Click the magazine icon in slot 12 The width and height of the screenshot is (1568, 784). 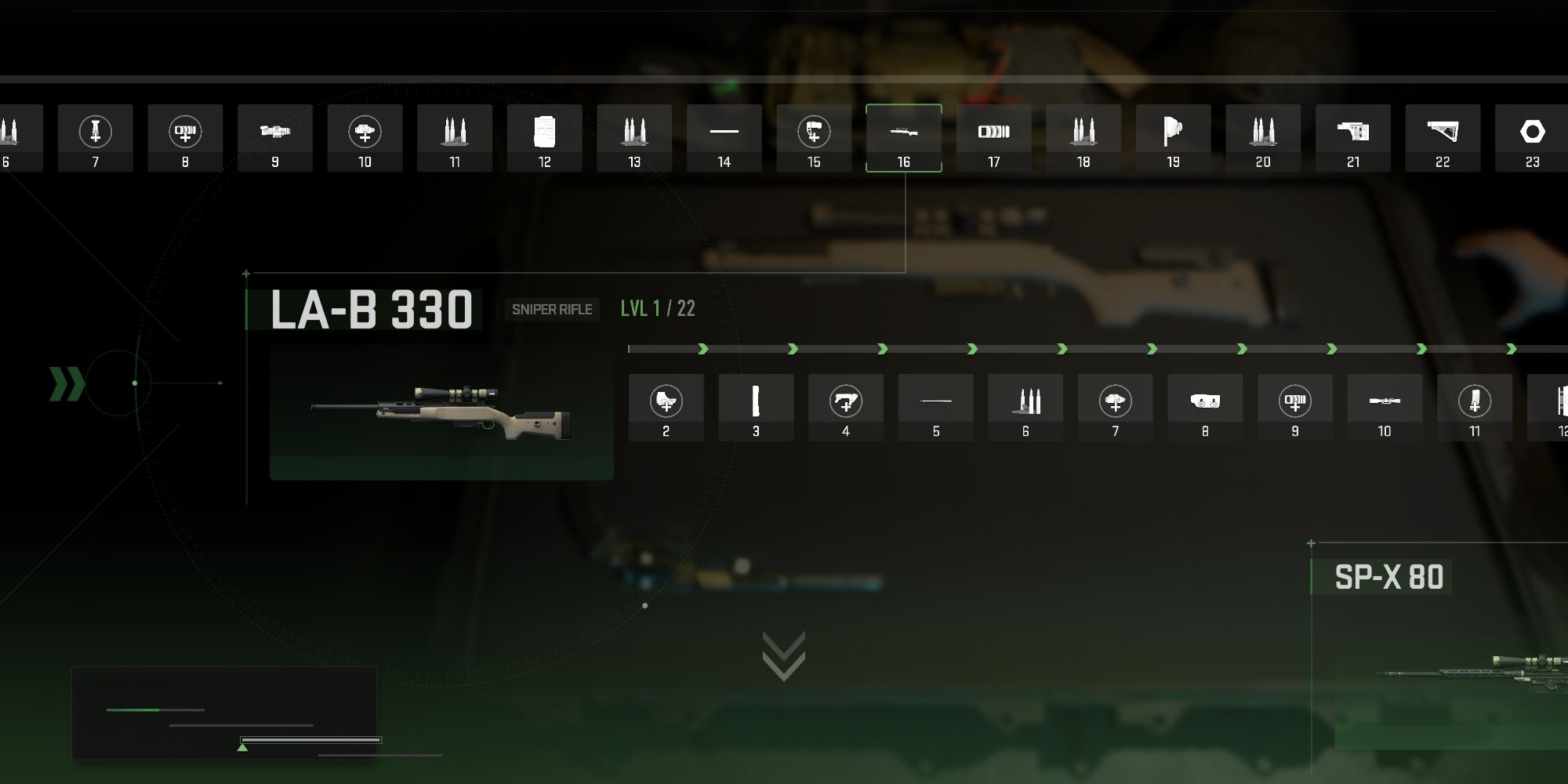(x=544, y=133)
